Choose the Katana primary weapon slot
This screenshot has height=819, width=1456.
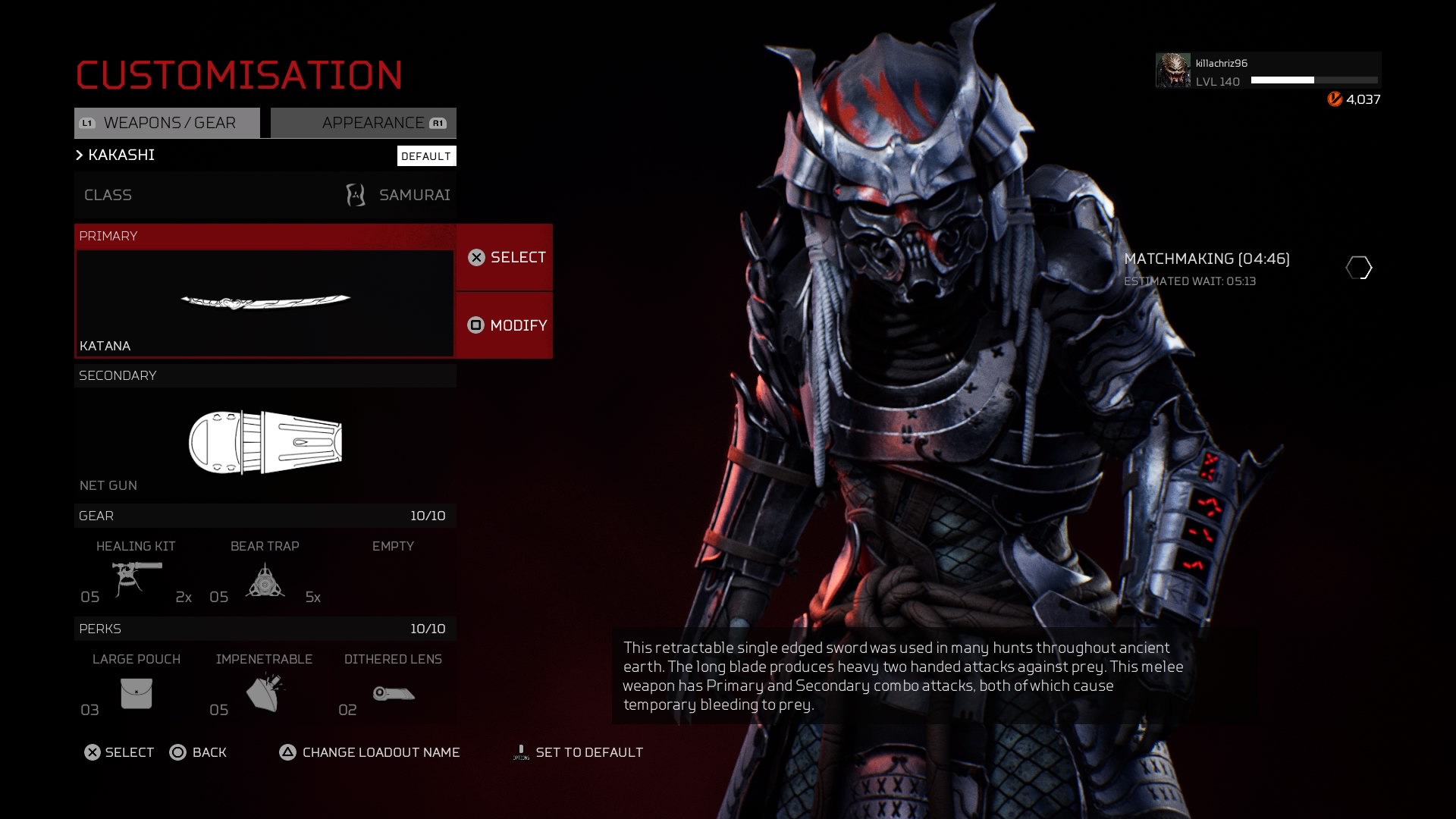265,303
